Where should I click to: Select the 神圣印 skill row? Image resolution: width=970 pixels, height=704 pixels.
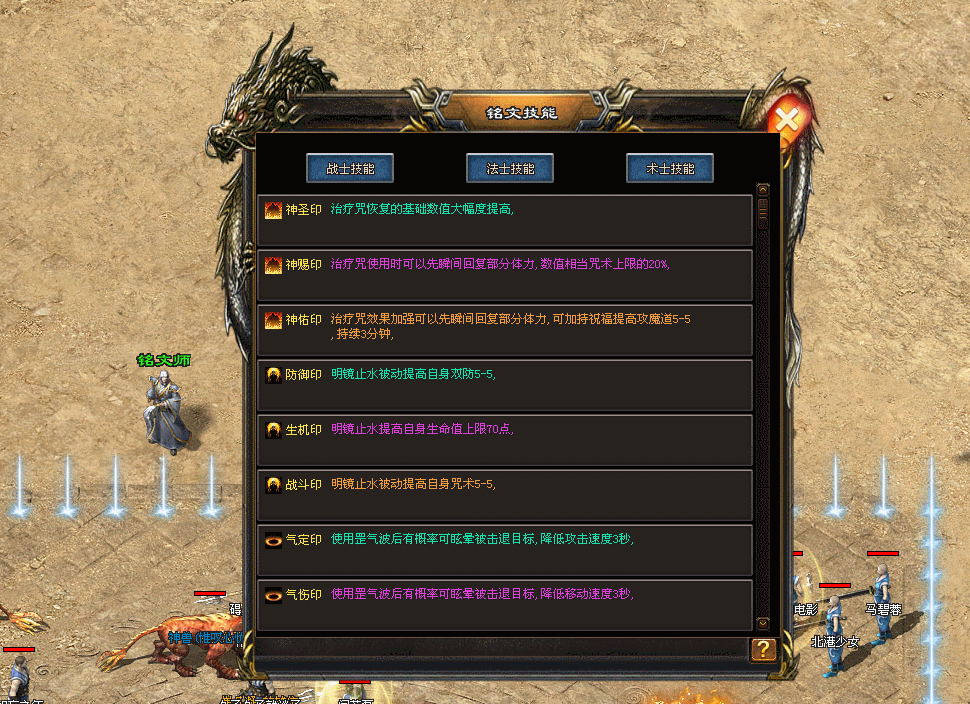click(504, 220)
